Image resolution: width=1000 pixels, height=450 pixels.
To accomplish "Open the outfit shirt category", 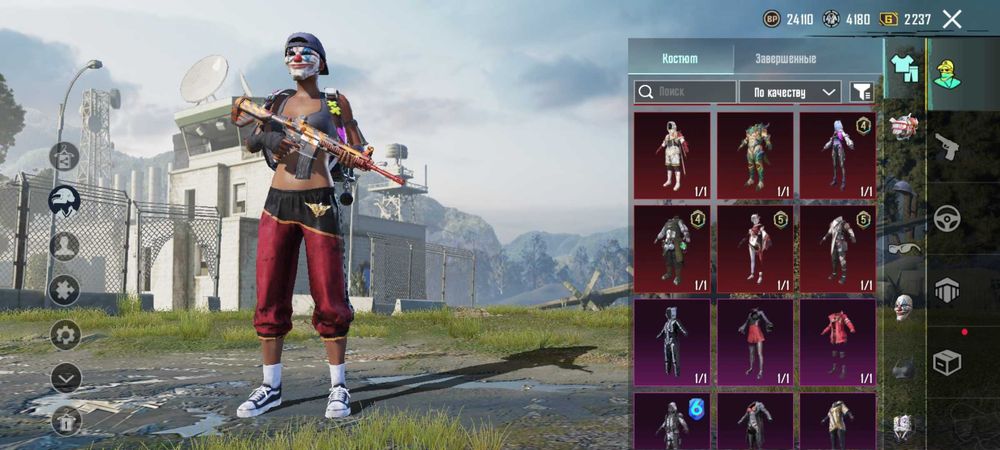I will point(904,68).
